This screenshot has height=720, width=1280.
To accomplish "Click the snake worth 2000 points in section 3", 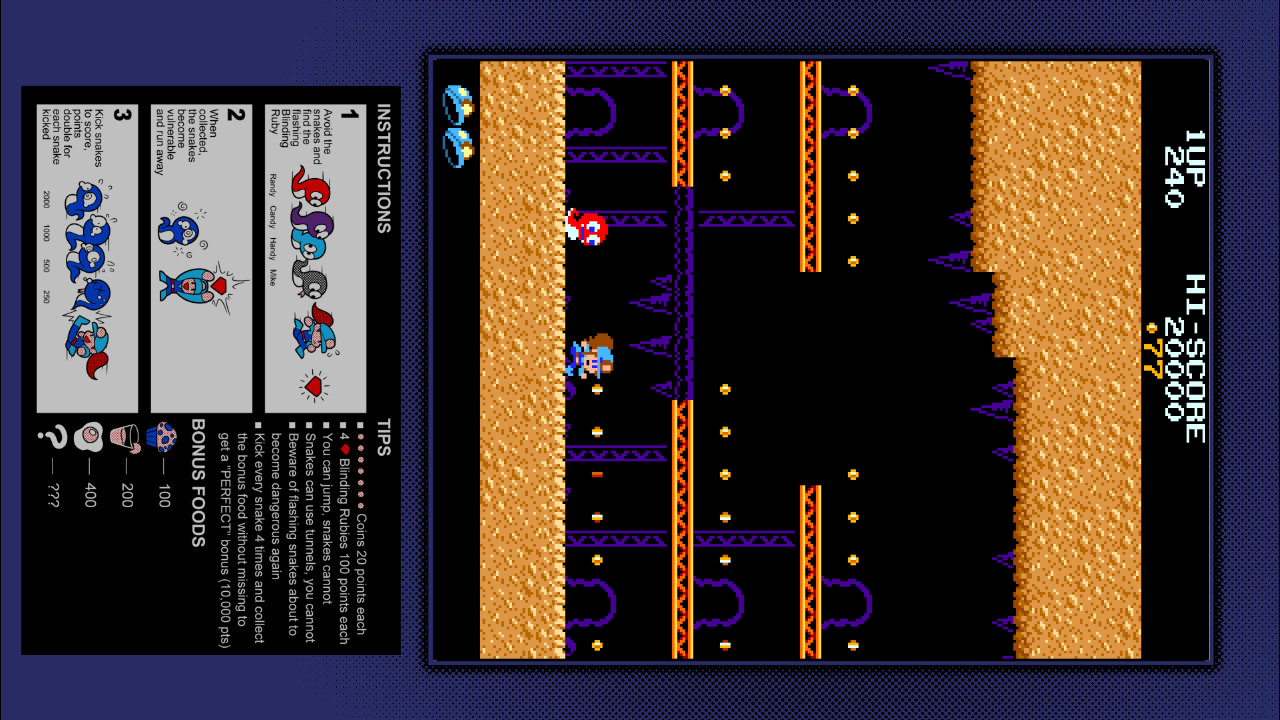I will click(81, 194).
